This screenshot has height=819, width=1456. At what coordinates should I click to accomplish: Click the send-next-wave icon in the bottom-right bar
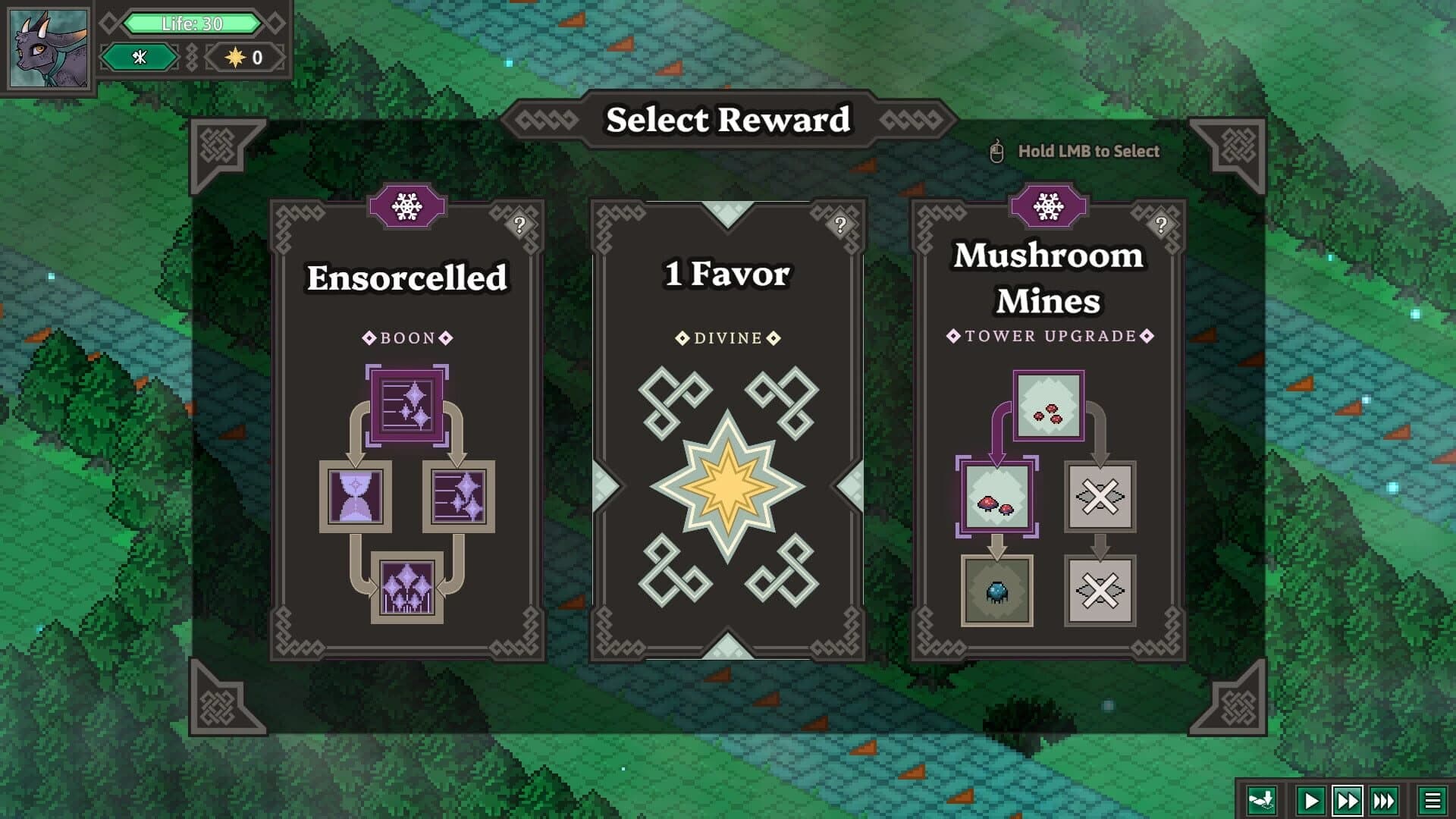click(x=1262, y=799)
